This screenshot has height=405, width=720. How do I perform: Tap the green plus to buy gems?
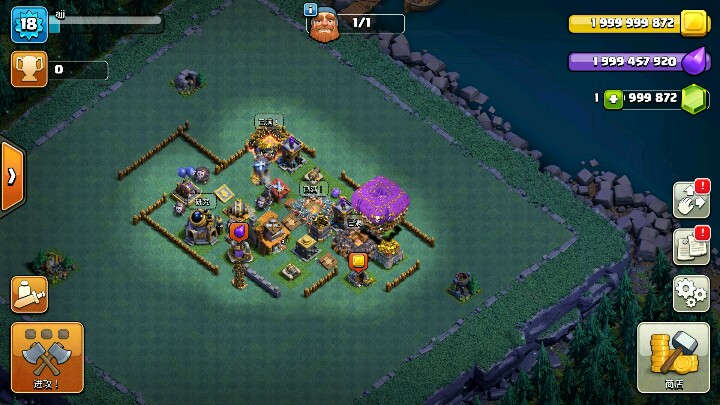pyautogui.click(x=612, y=98)
